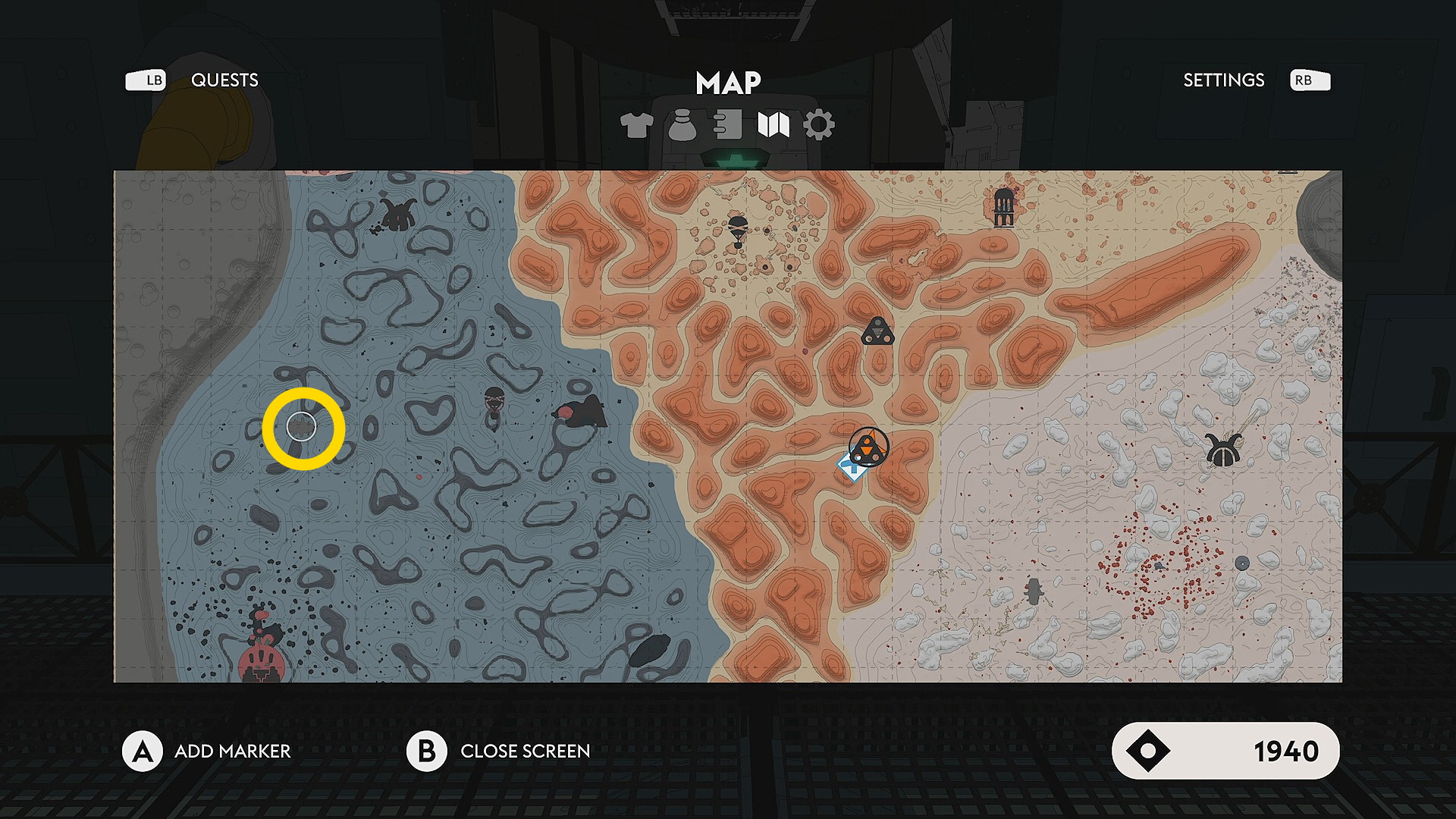Select the black triangle camp marker
This screenshot has width=1456, height=819.
pyautogui.click(x=878, y=332)
